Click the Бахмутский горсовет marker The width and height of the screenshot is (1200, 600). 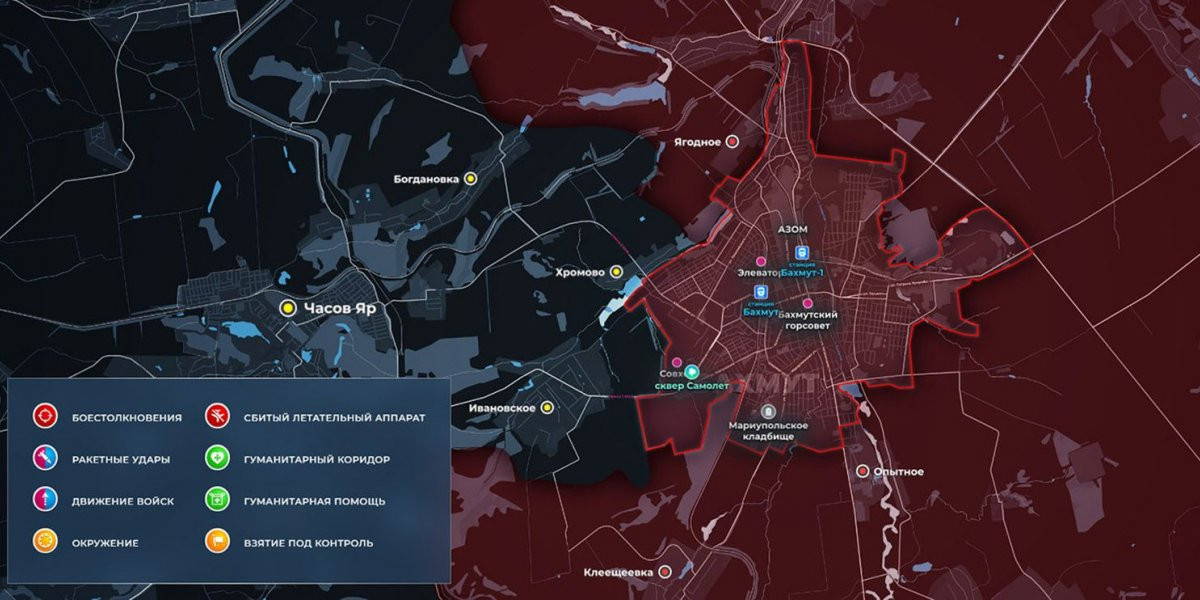pyautogui.click(x=808, y=303)
